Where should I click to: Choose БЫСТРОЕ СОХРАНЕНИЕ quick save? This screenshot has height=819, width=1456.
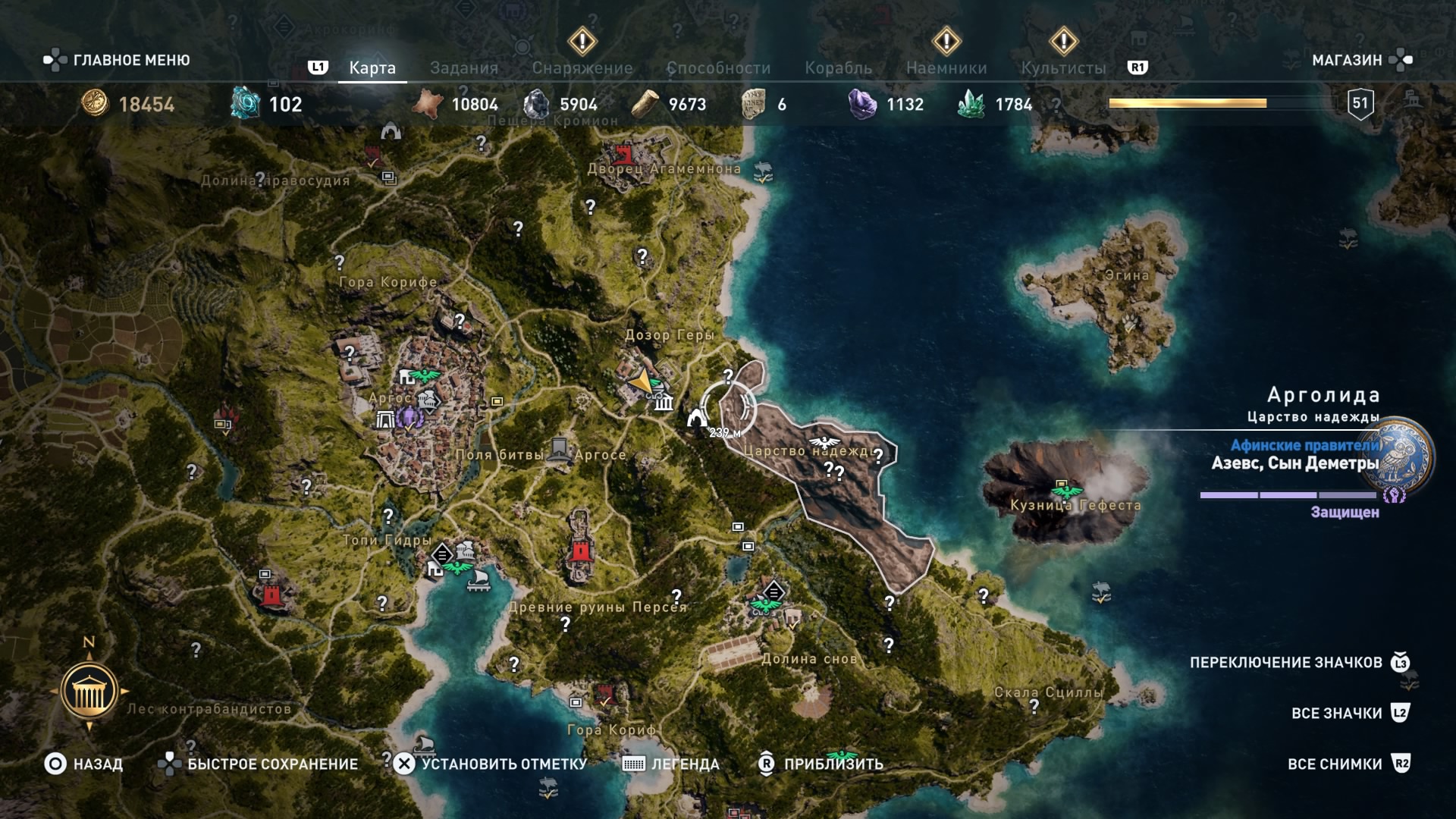(258, 764)
